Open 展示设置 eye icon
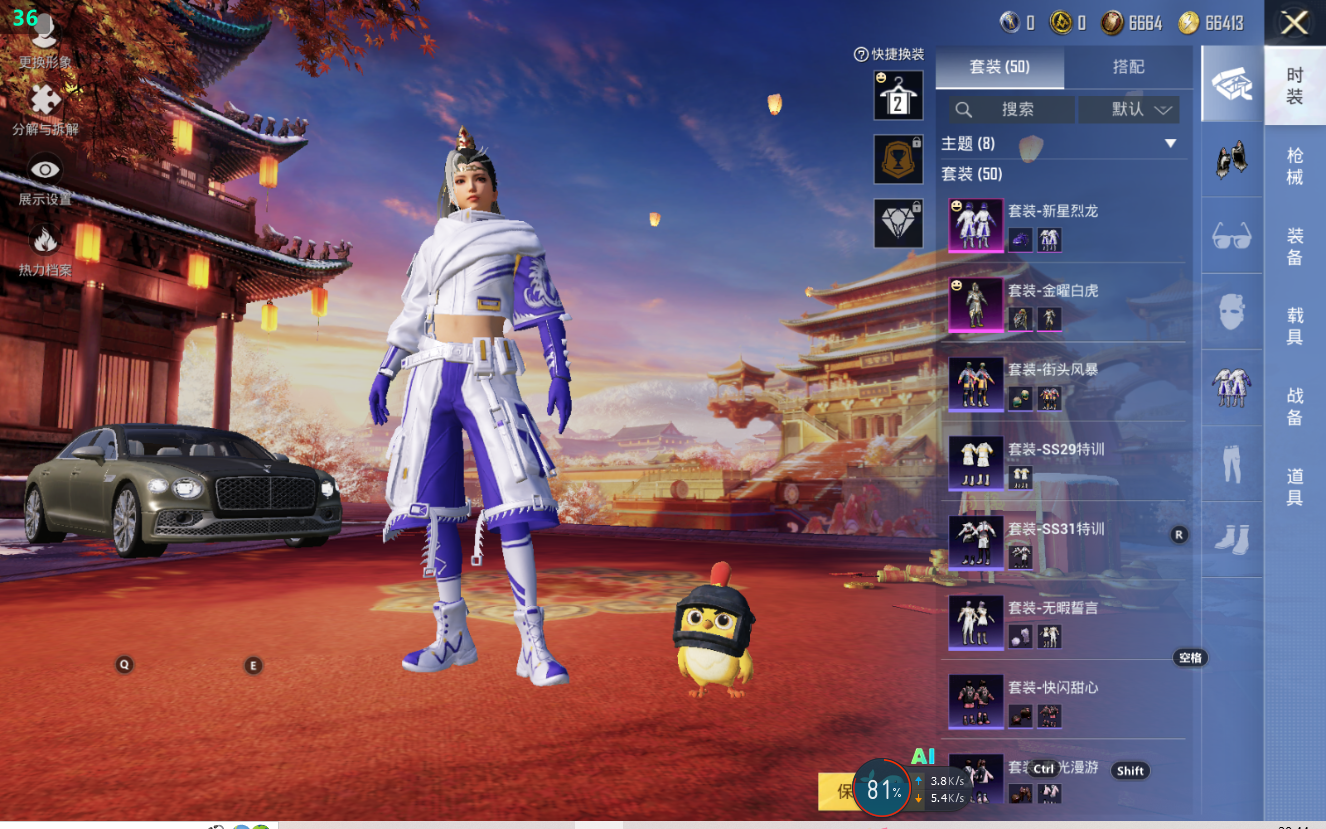This screenshot has width=1326, height=829. [45, 171]
